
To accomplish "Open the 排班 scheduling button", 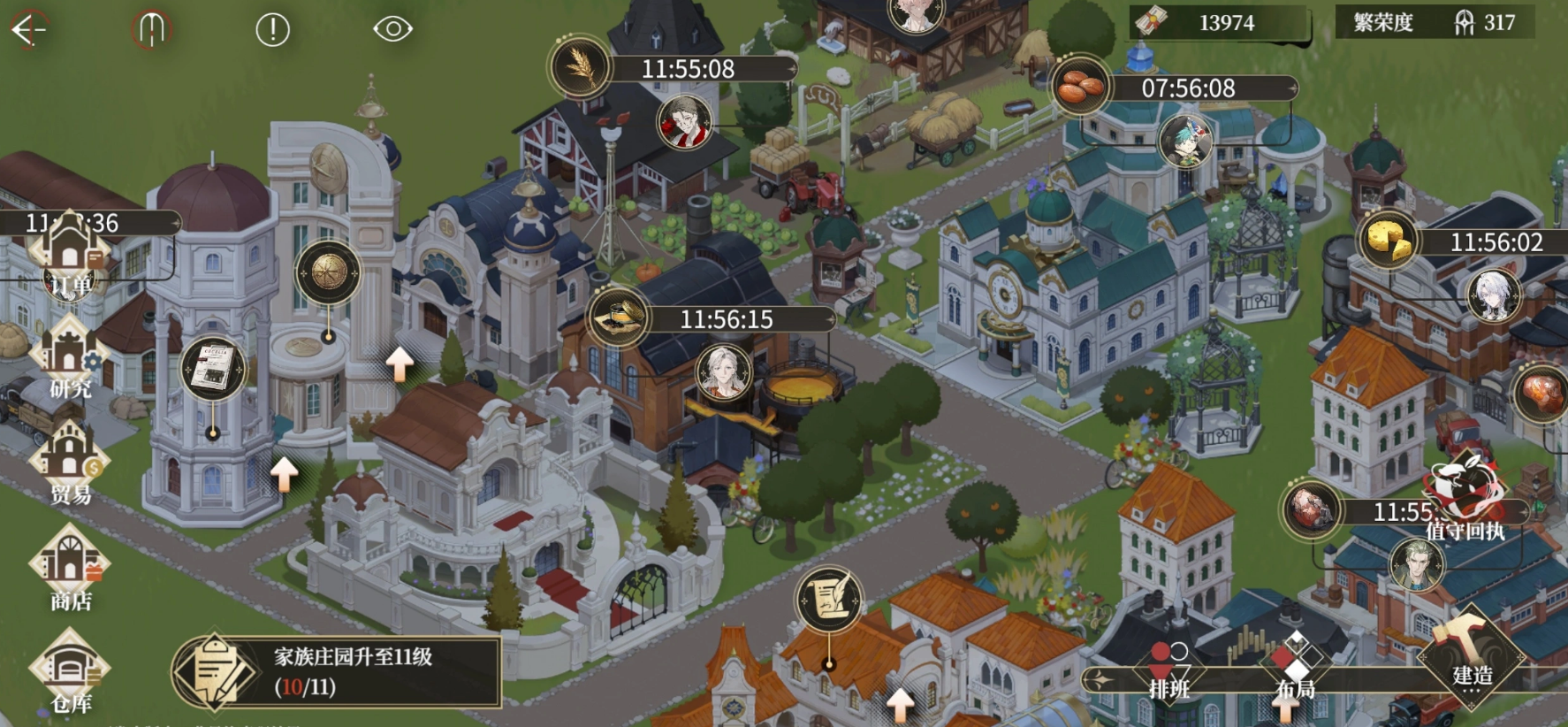I will (1168, 672).
